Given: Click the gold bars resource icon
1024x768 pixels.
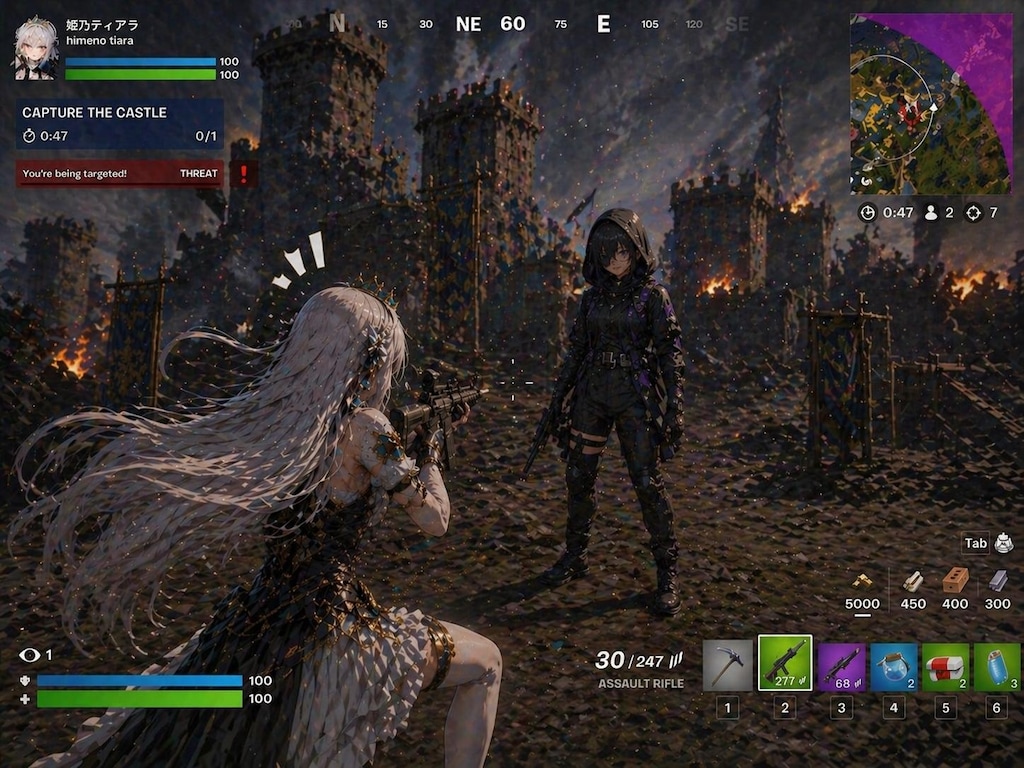Looking at the screenshot, I should [862, 581].
